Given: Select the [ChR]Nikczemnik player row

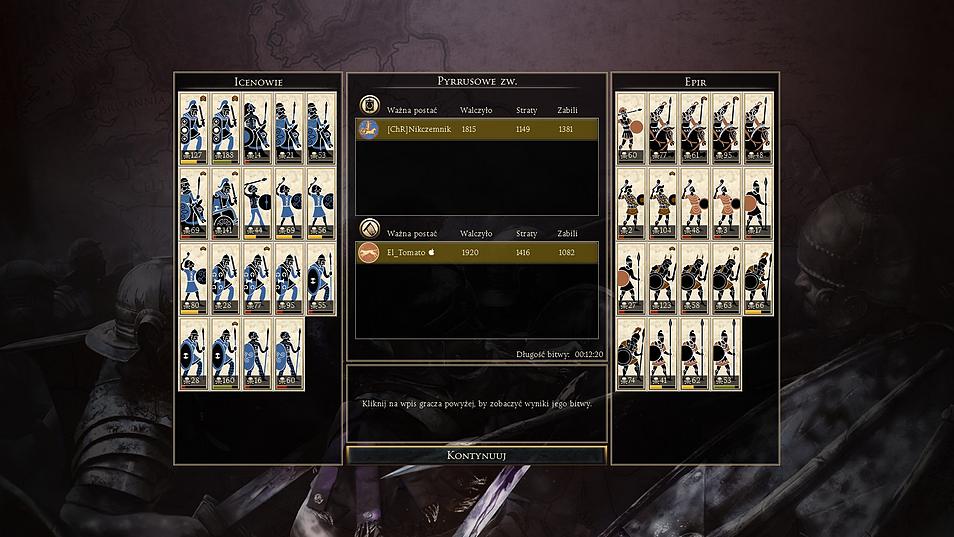Looking at the screenshot, I should (x=476, y=130).
